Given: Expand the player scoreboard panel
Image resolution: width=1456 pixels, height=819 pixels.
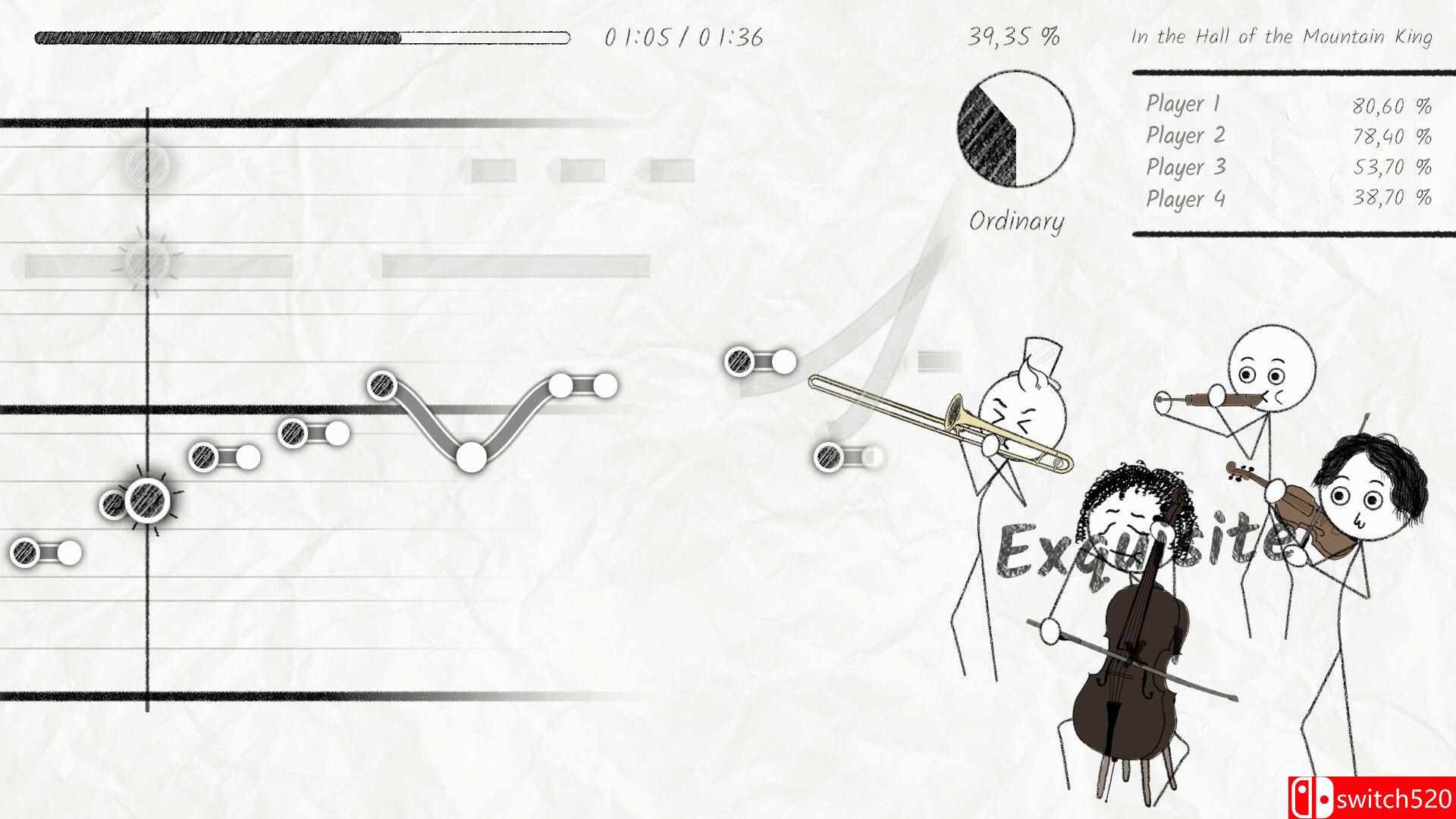Looking at the screenshot, I should coord(1289,152).
